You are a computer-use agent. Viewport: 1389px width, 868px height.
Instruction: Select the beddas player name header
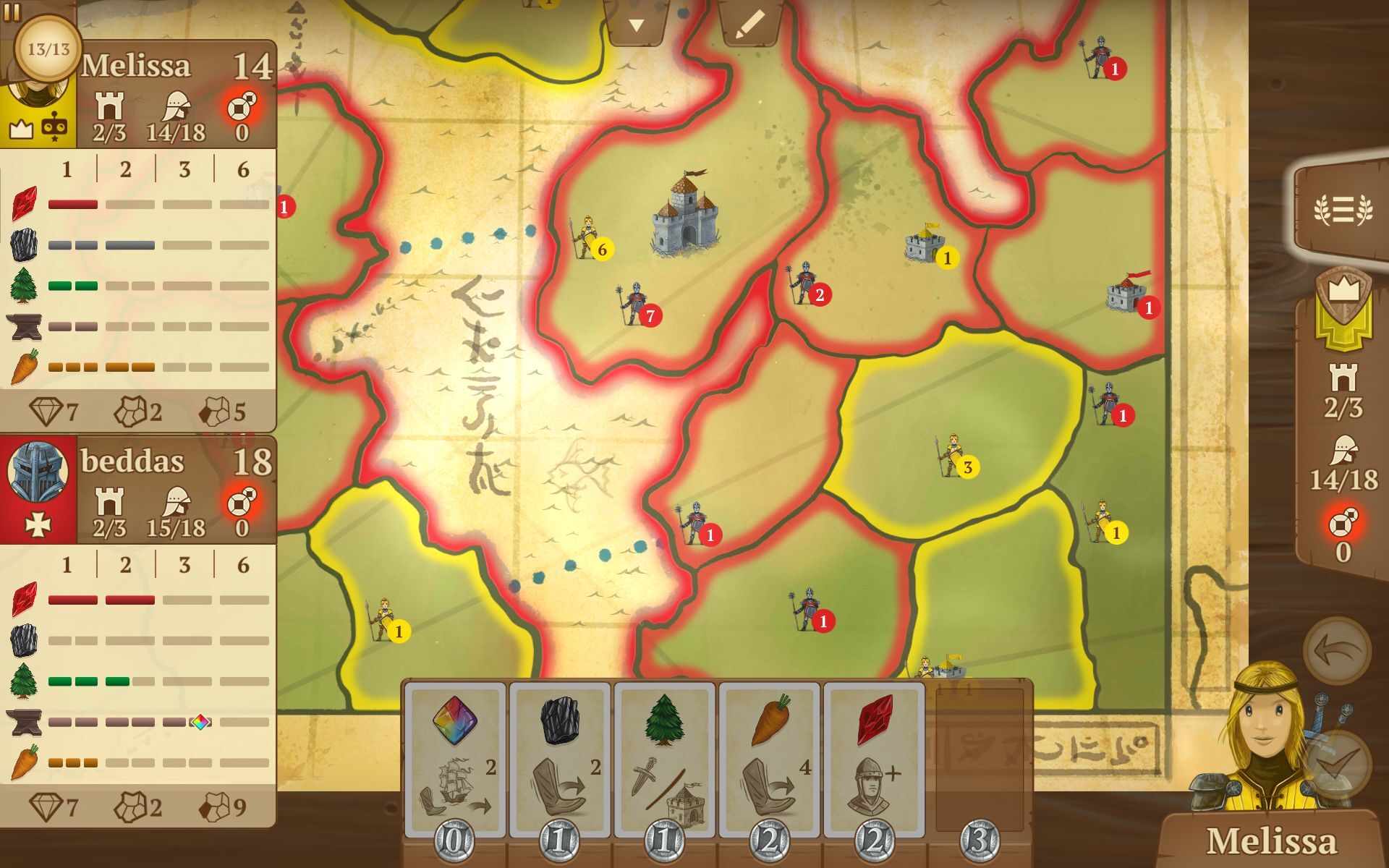pyautogui.click(x=134, y=461)
